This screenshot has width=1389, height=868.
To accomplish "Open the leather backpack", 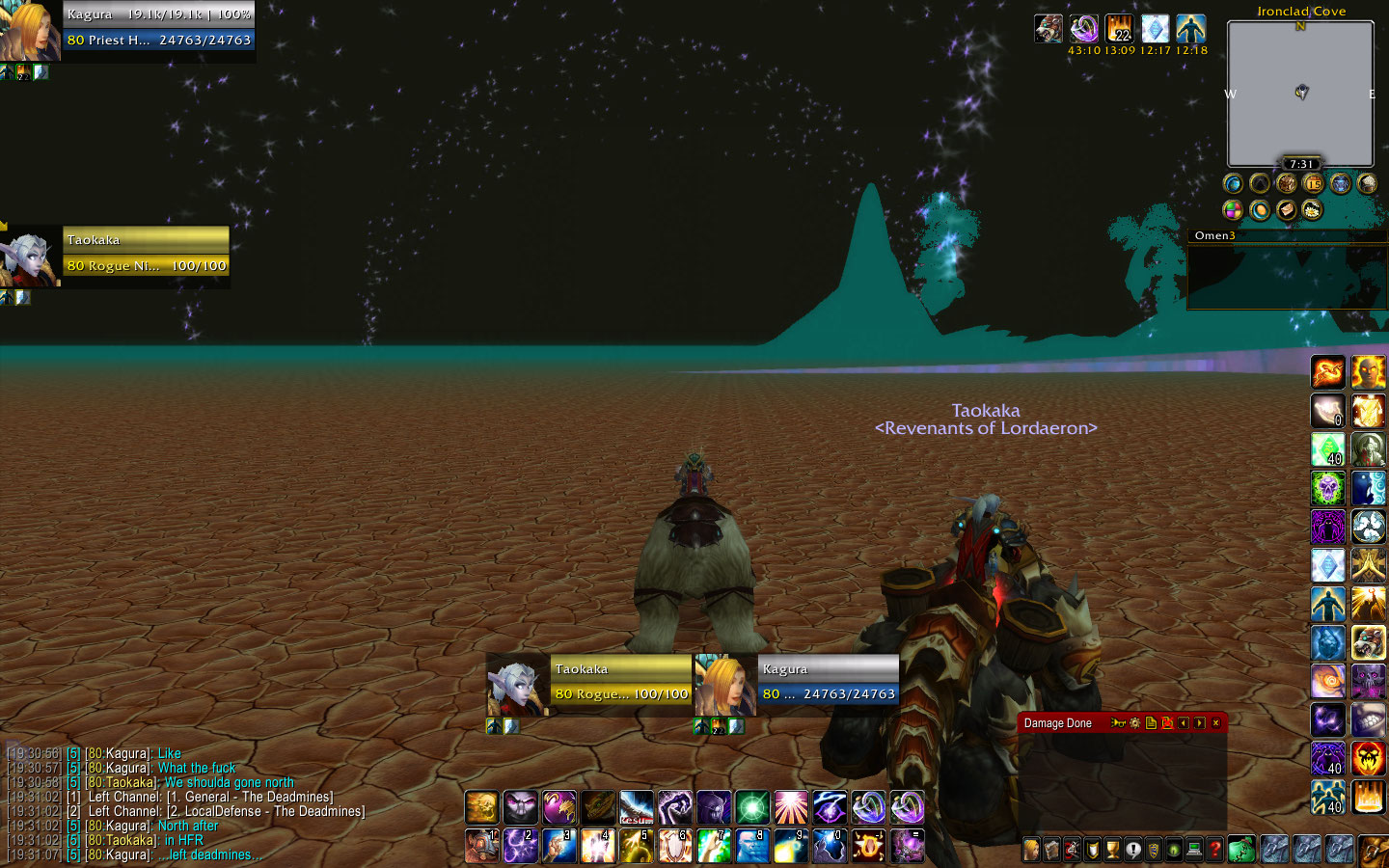I will [1373, 850].
